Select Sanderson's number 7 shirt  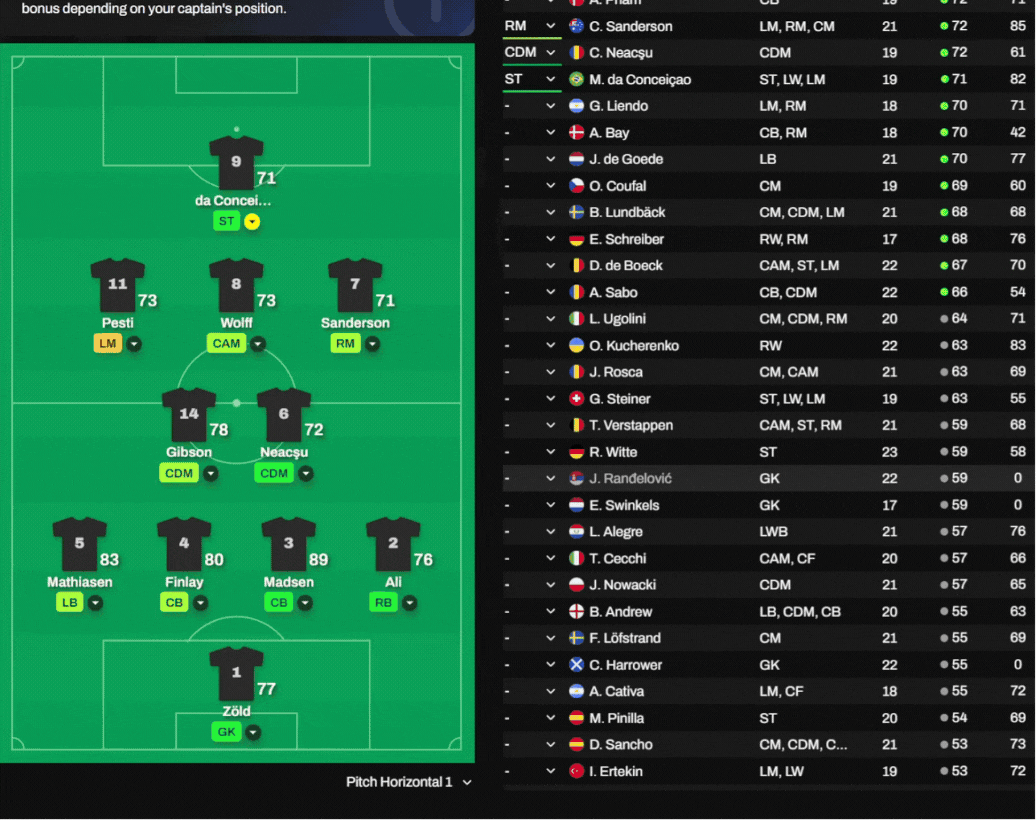click(355, 285)
